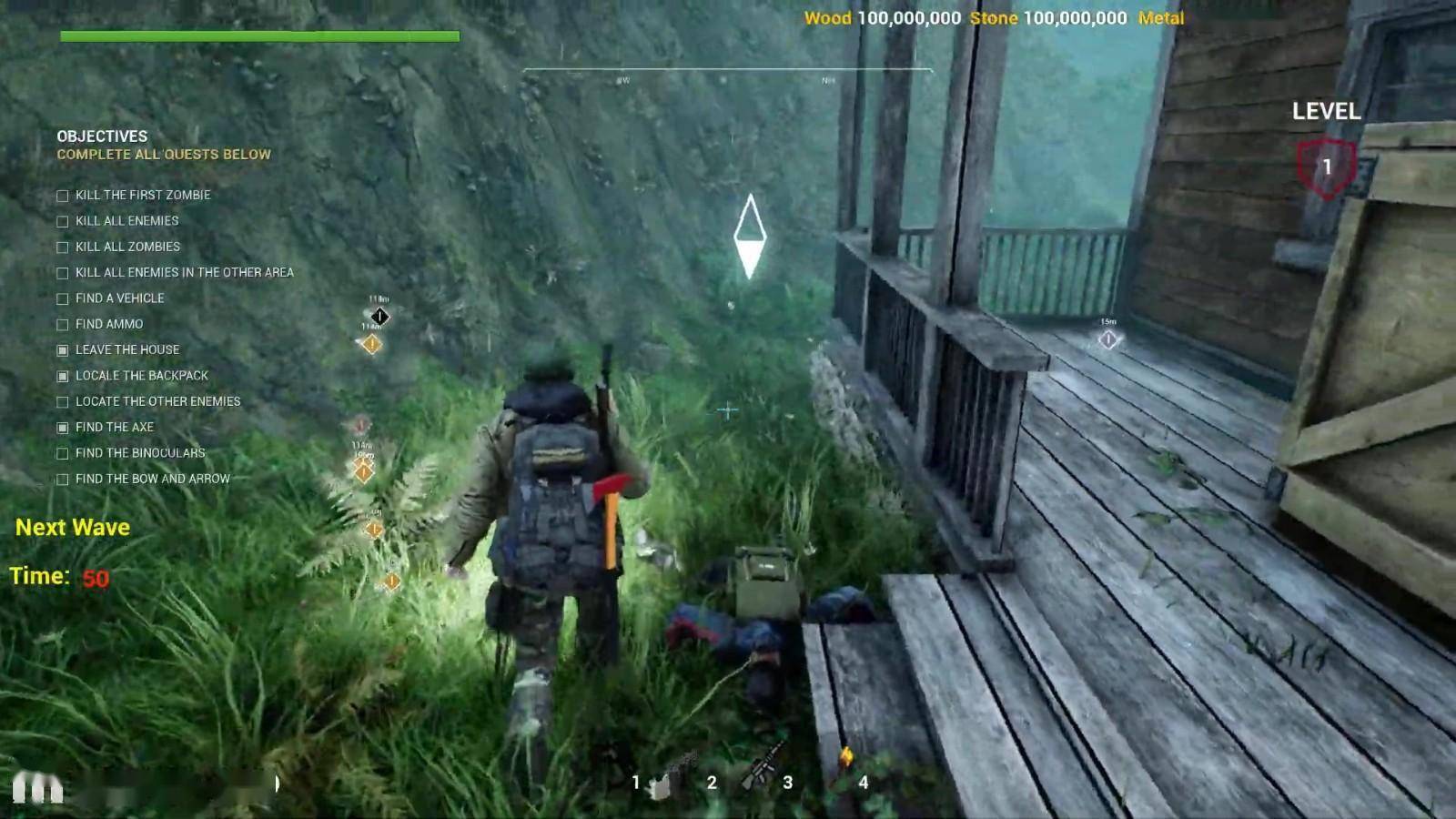Click the level 1 shield badge

pyautogui.click(x=1326, y=167)
